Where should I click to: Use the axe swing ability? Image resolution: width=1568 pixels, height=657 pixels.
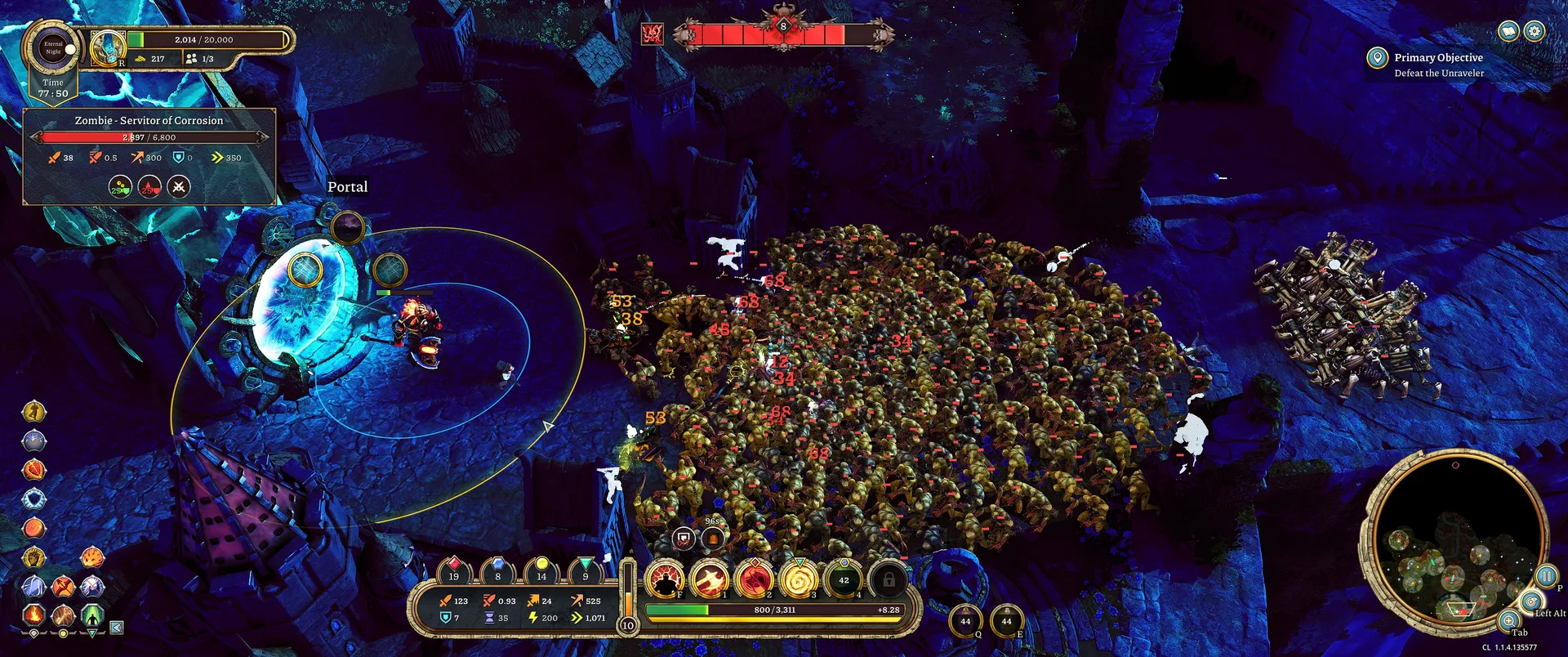point(710,579)
